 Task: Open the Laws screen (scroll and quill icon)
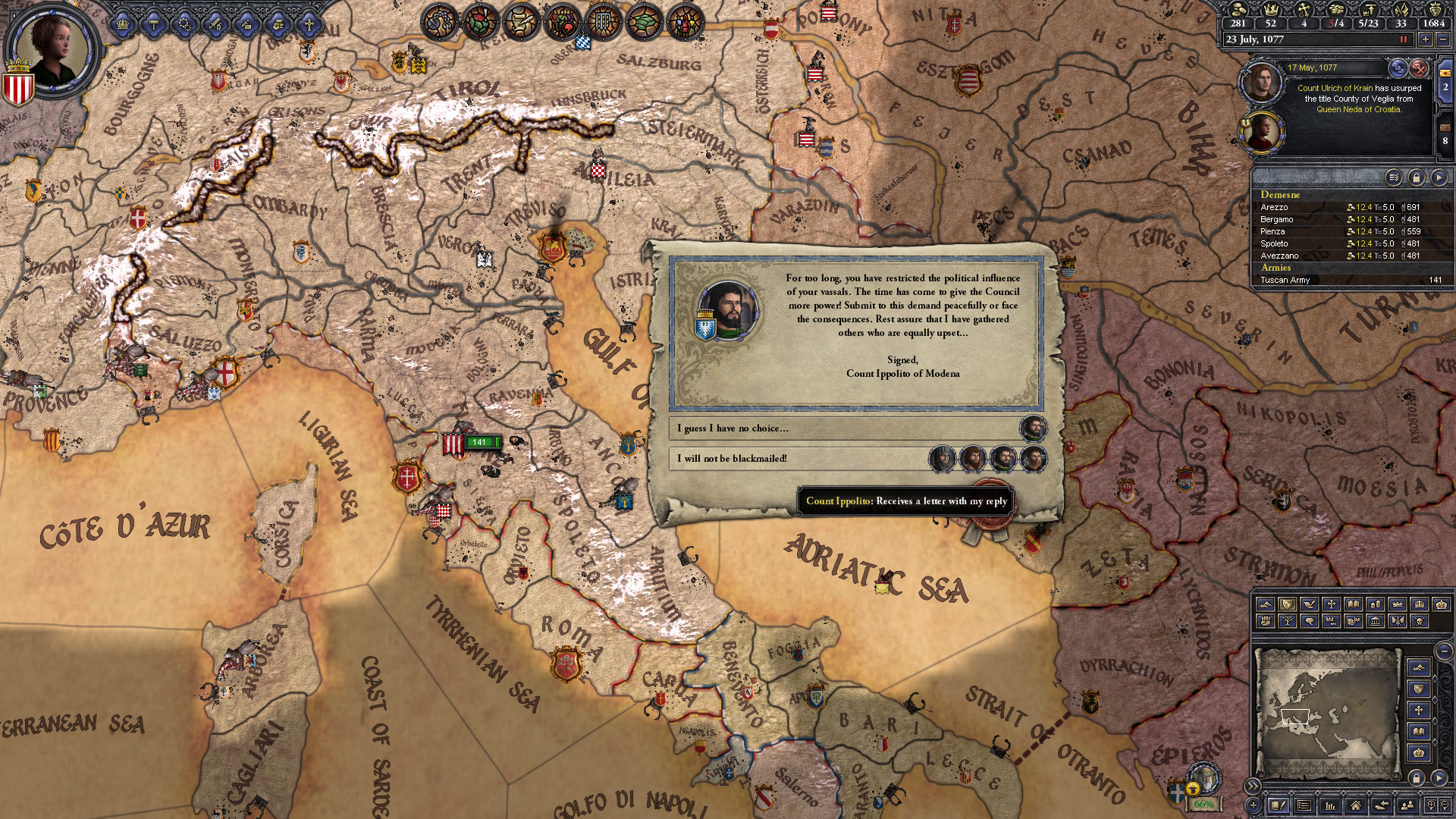coord(520,20)
